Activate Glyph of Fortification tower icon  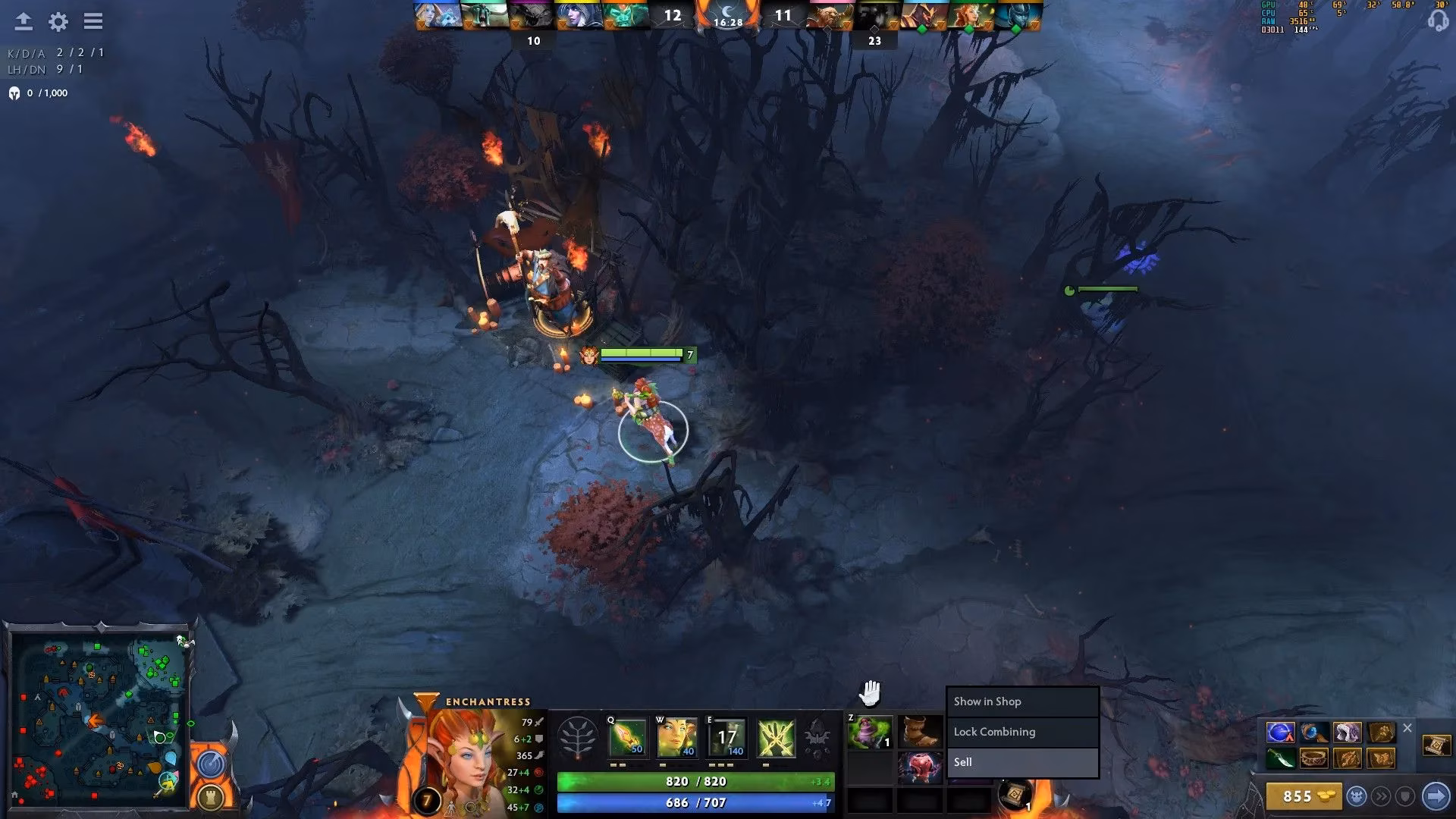coord(211,799)
